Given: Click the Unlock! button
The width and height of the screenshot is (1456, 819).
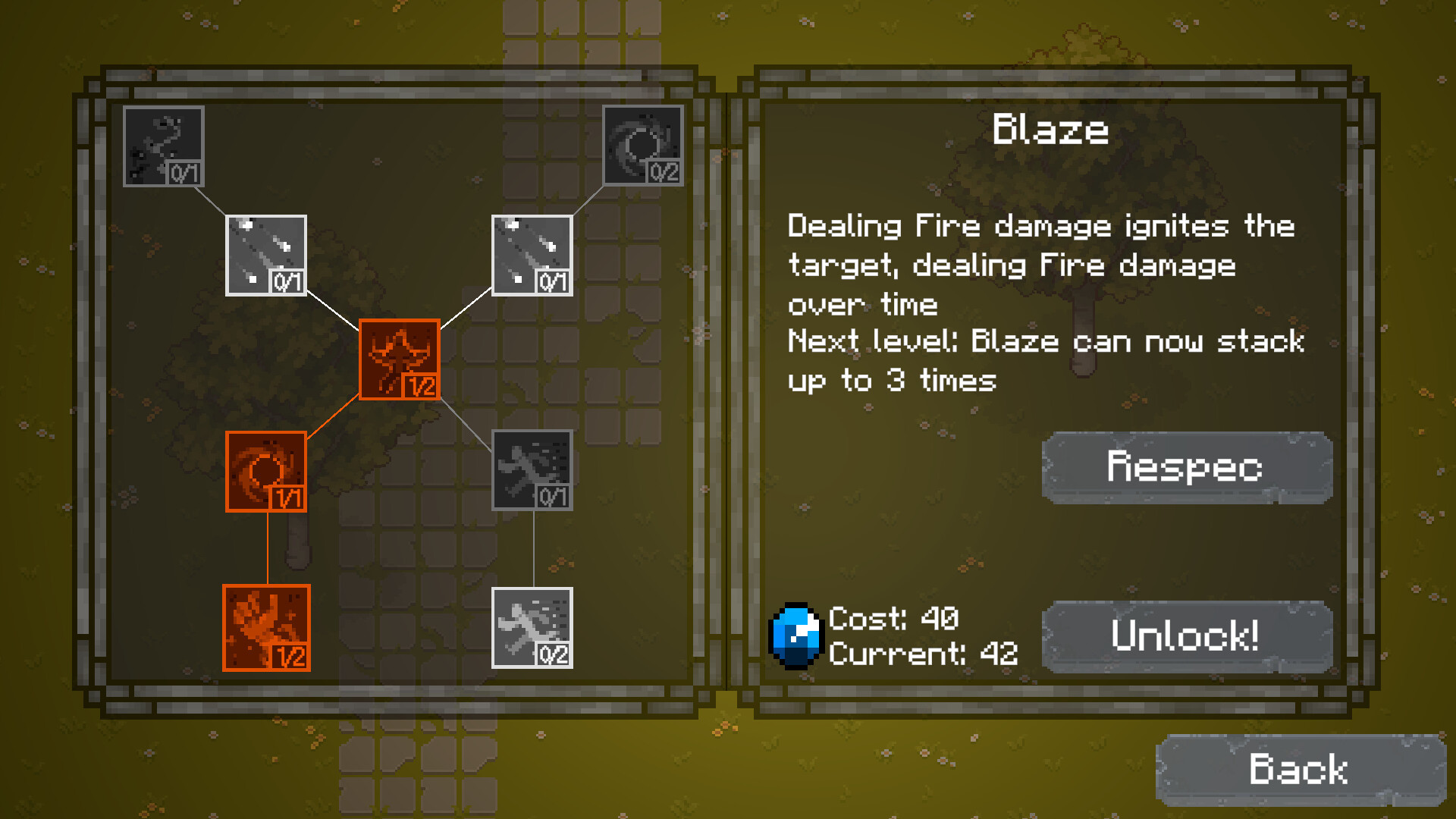Looking at the screenshot, I should click(1186, 635).
